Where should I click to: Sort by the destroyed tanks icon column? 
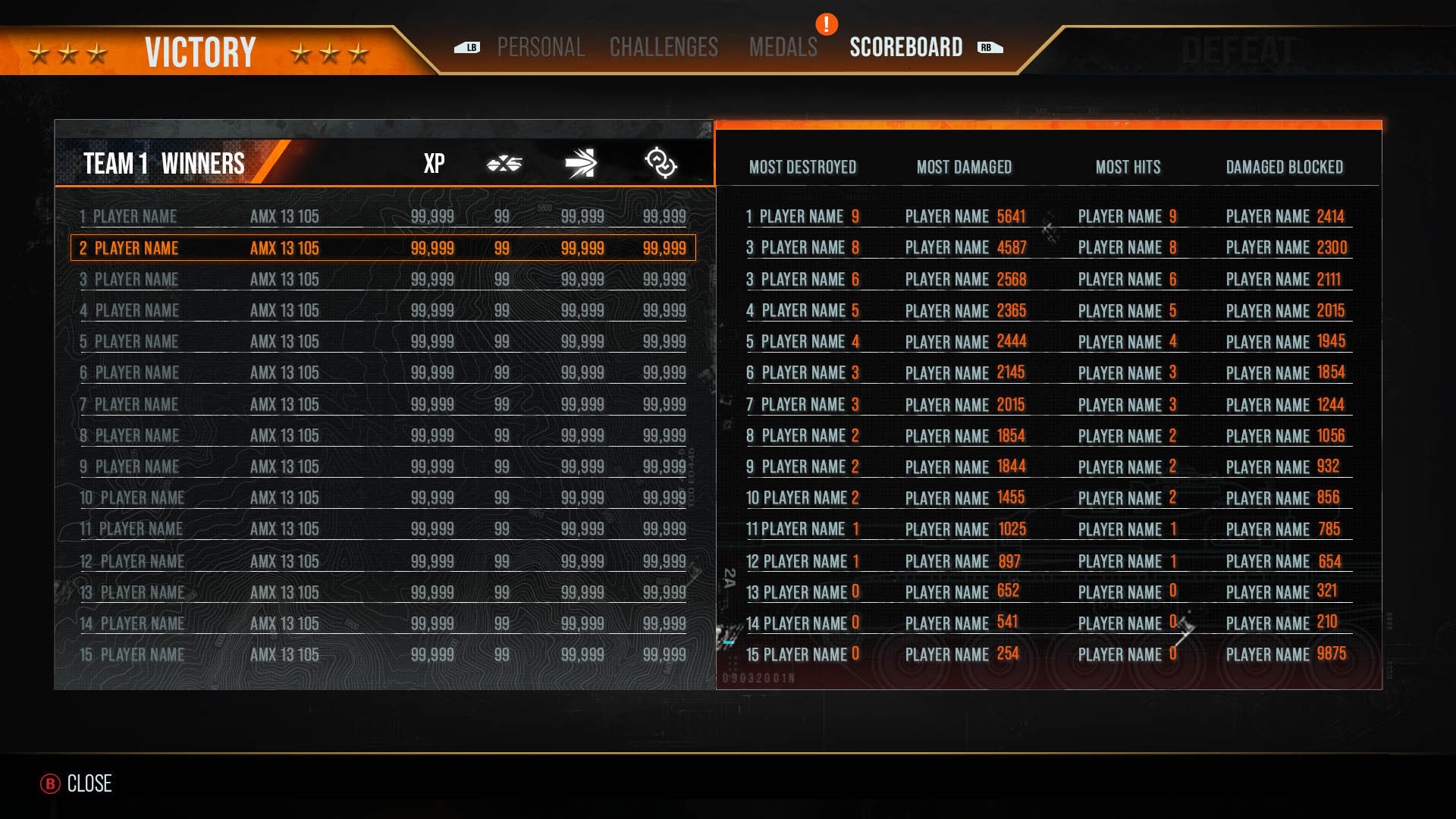pos(504,163)
